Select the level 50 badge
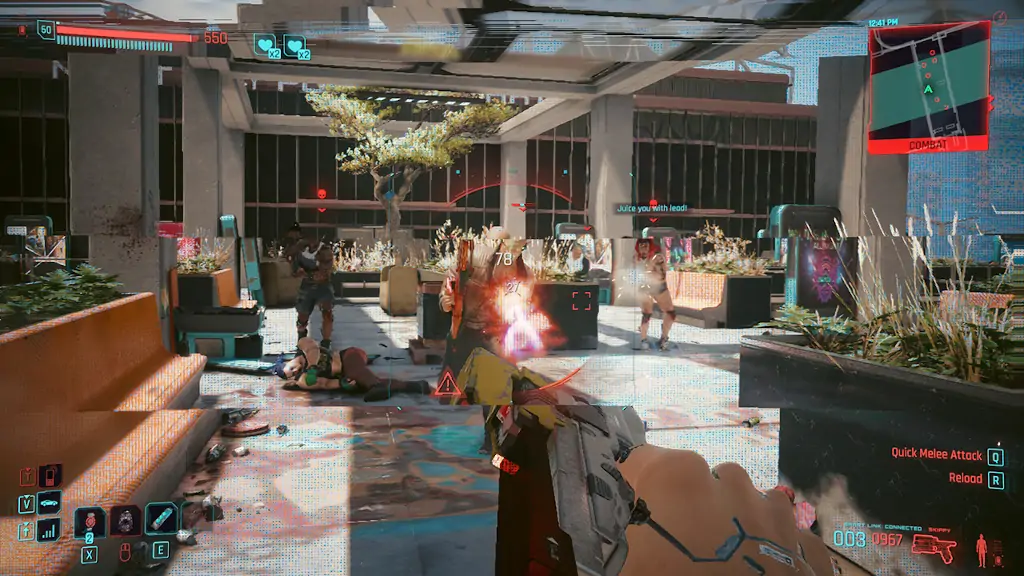 click(x=46, y=30)
